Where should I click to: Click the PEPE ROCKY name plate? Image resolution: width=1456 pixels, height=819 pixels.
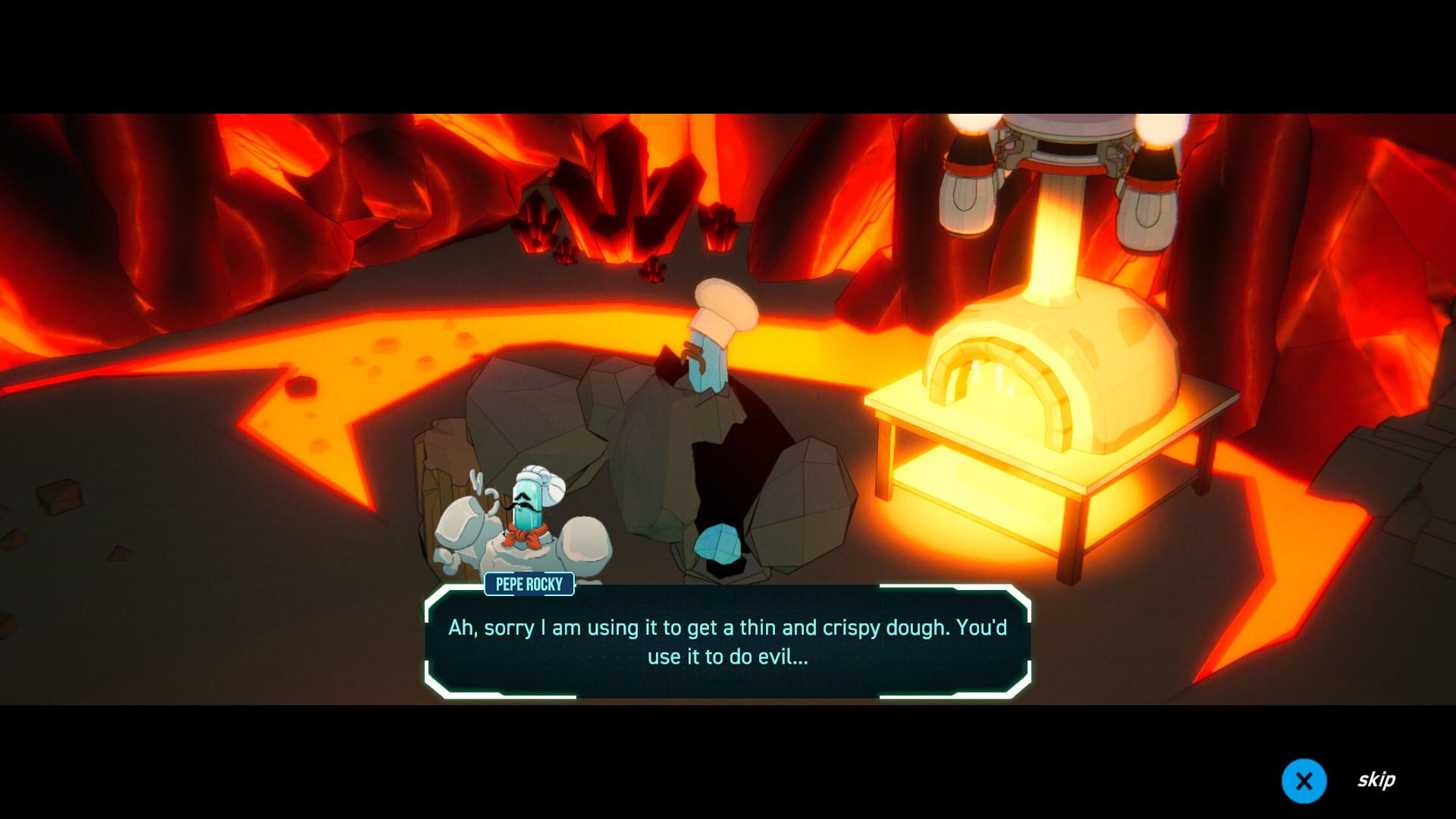[x=529, y=584]
